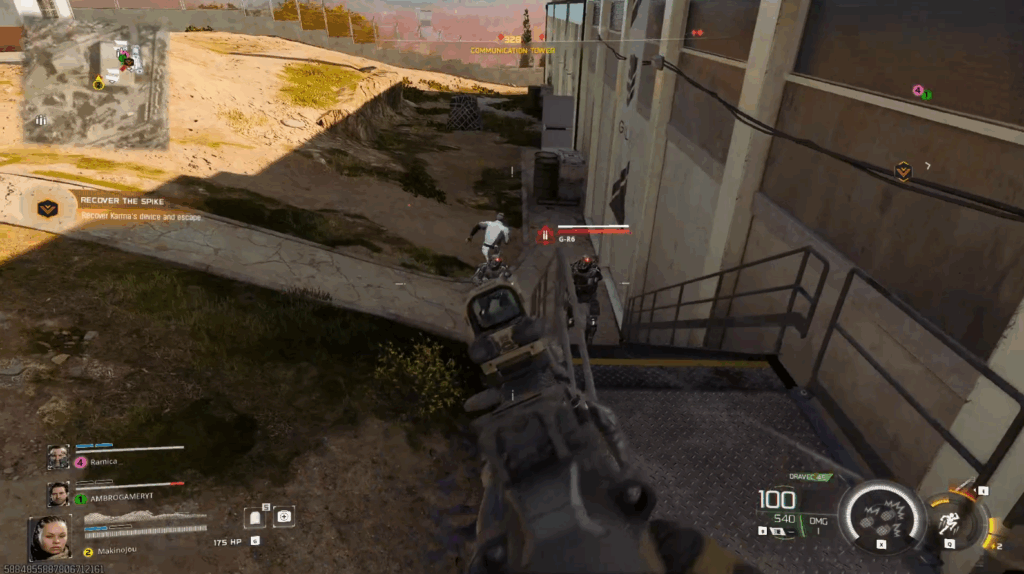Screen dimensions: 1024x574
Task: Click the Communication Tower compass marker
Action: (x=512, y=41)
